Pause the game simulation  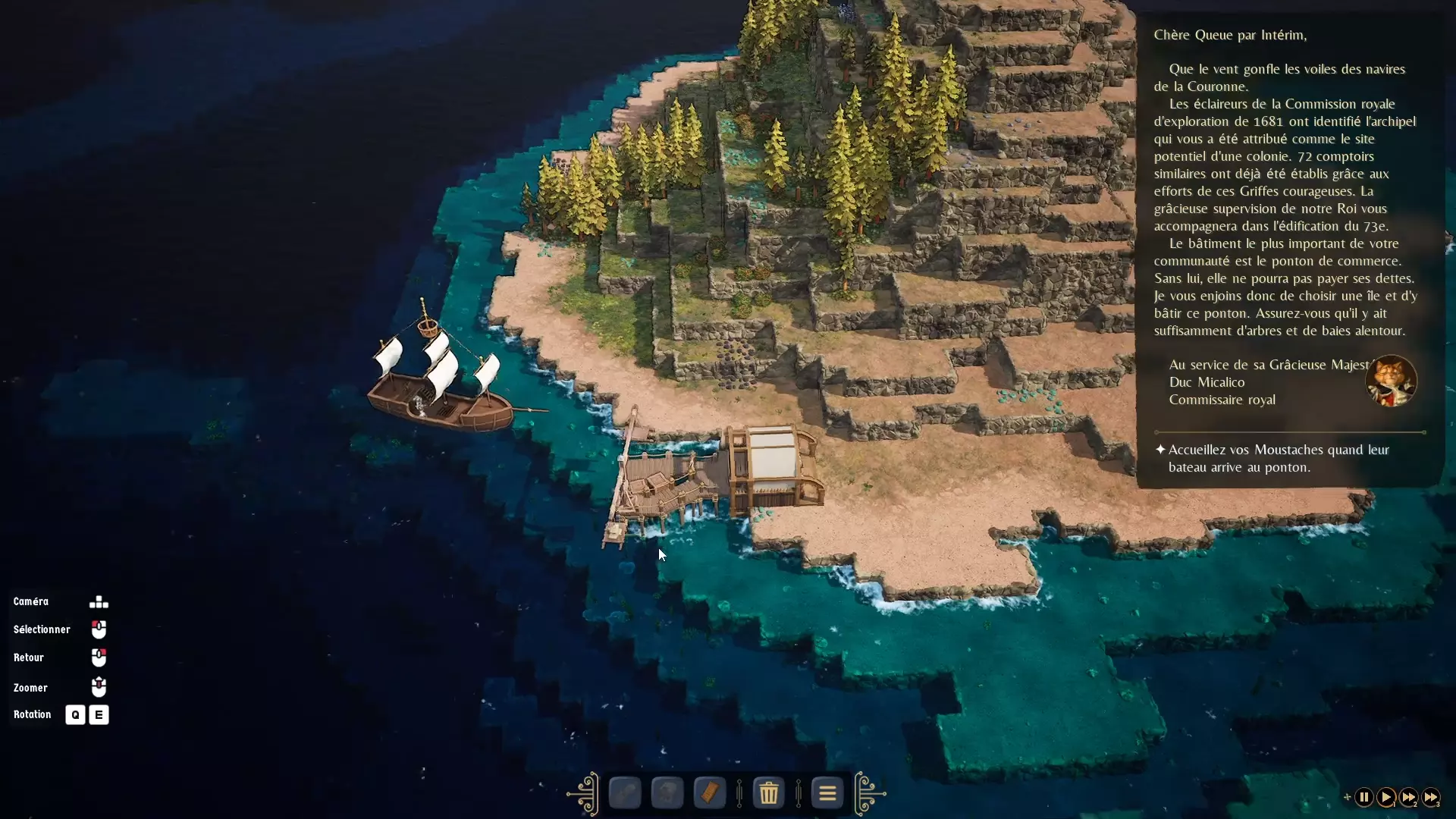coord(1363,797)
